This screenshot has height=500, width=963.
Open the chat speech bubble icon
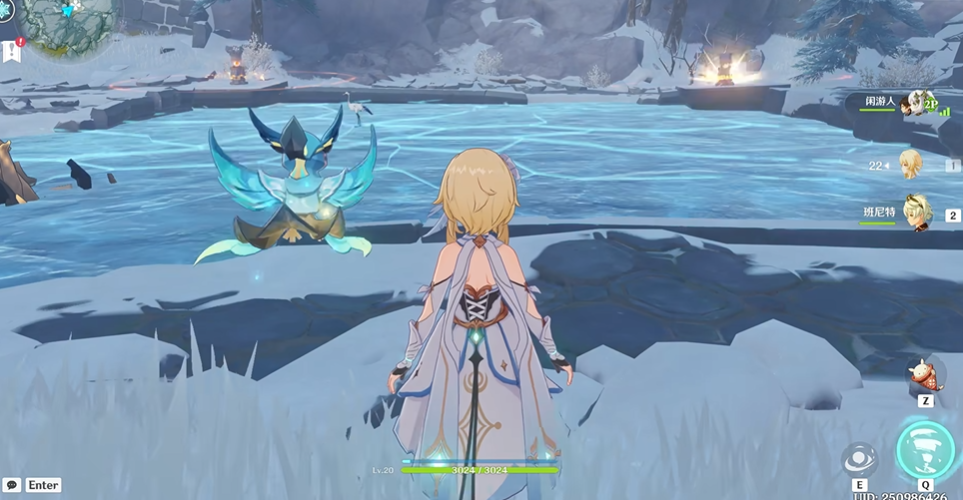click(x=13, y=485)
